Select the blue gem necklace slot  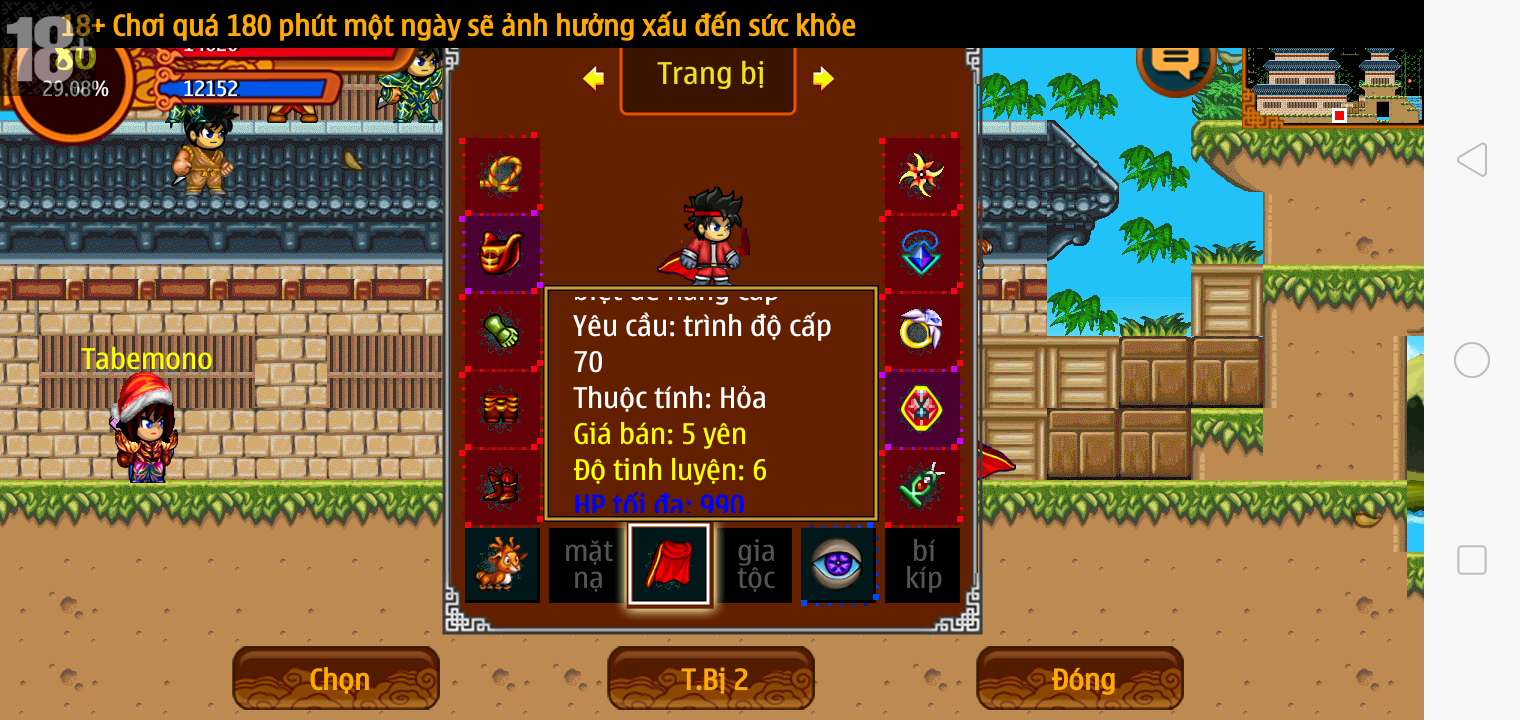click(921, 253)
